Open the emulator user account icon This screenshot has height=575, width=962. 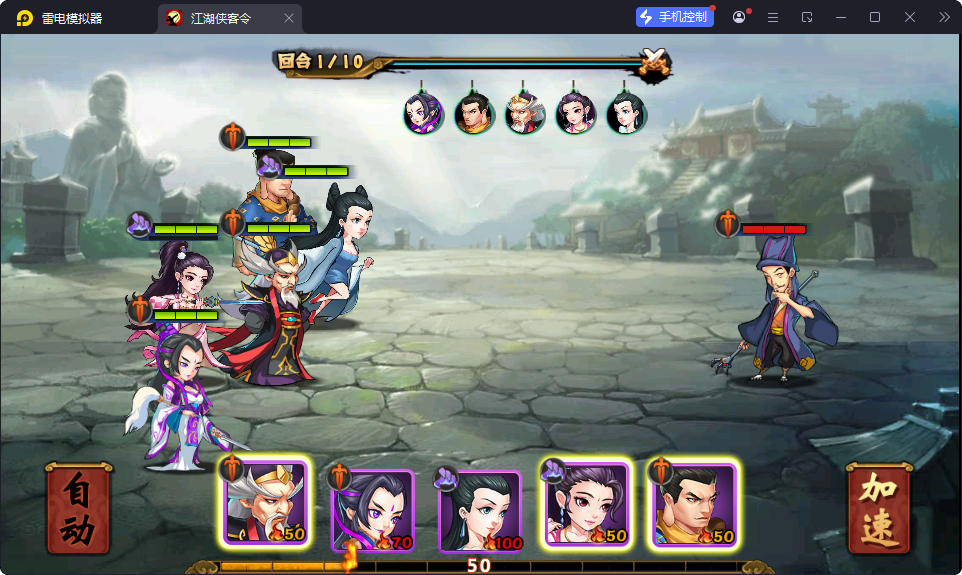(x=739, y=17)
